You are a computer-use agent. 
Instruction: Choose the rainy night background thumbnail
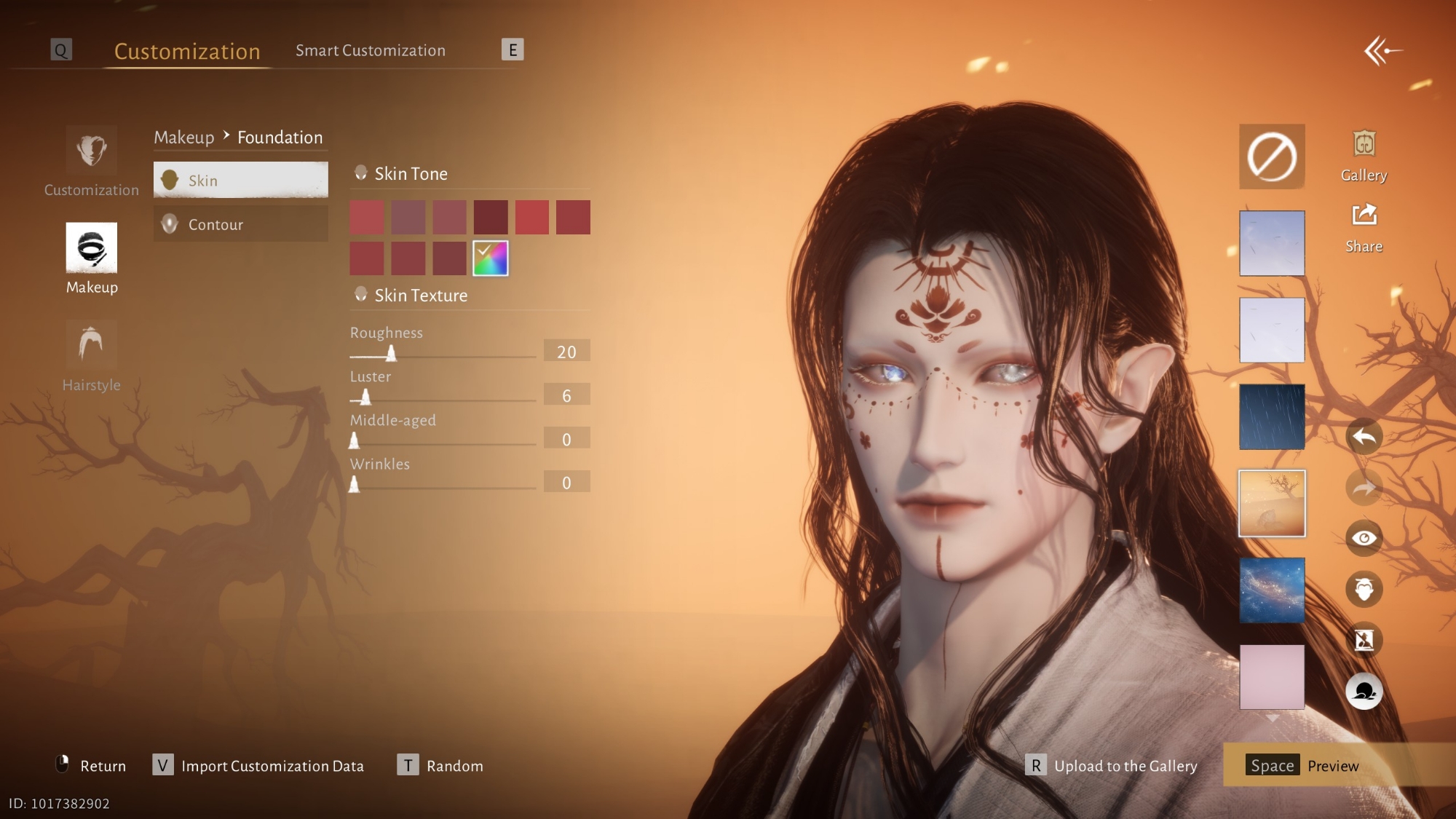[1272, 416]
